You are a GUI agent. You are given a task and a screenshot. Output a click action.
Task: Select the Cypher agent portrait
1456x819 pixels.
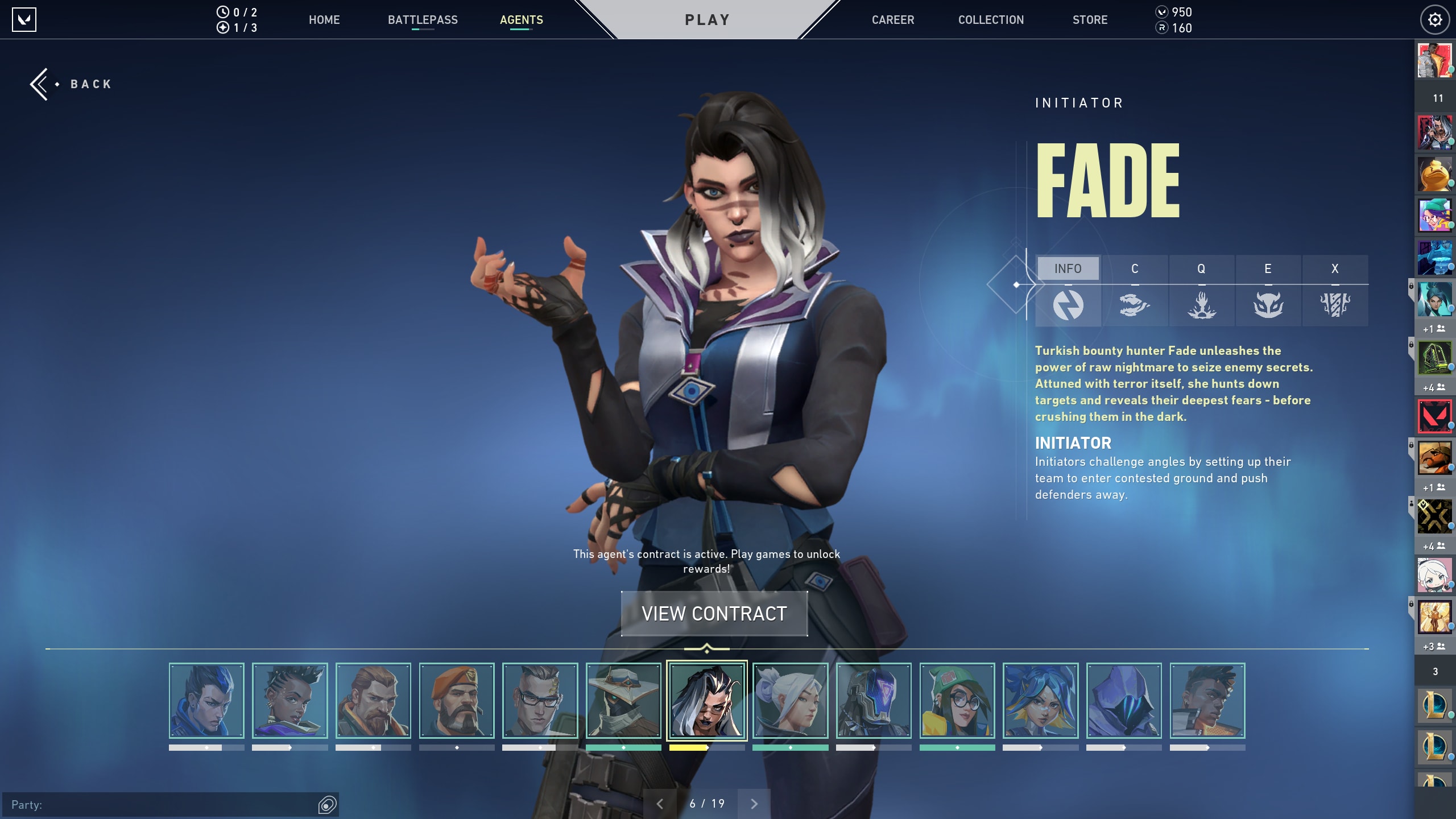623,701
